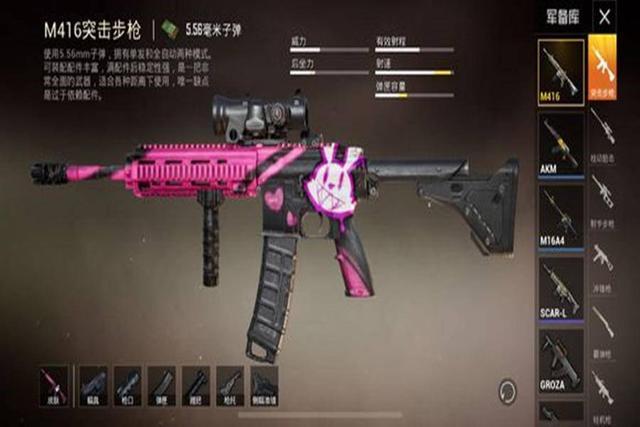Select the foregrip attachment slot

[195, 386]
